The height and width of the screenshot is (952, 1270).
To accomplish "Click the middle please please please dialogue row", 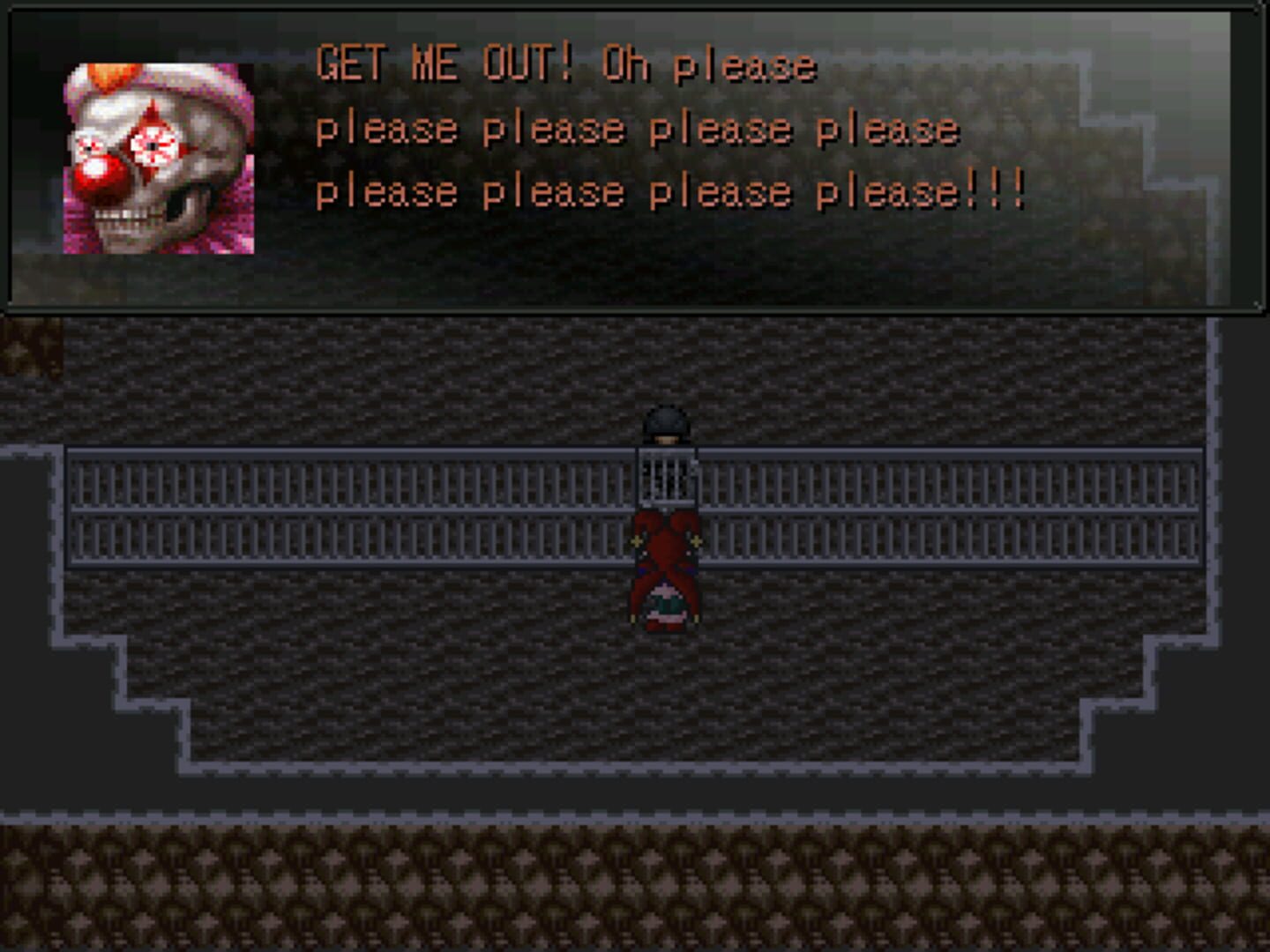I will click(639, 128).
